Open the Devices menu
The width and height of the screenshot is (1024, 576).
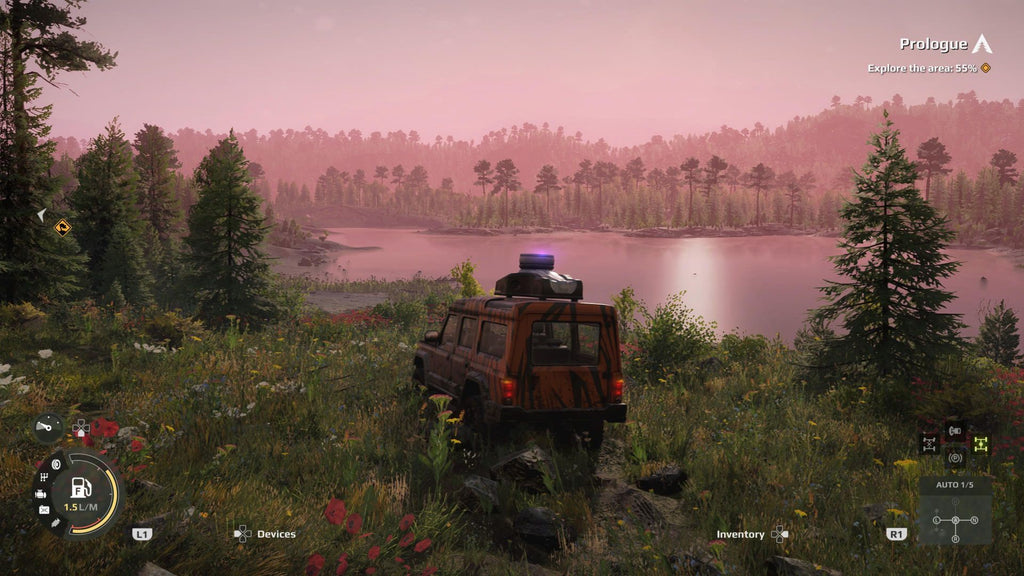tap(266, 534)
